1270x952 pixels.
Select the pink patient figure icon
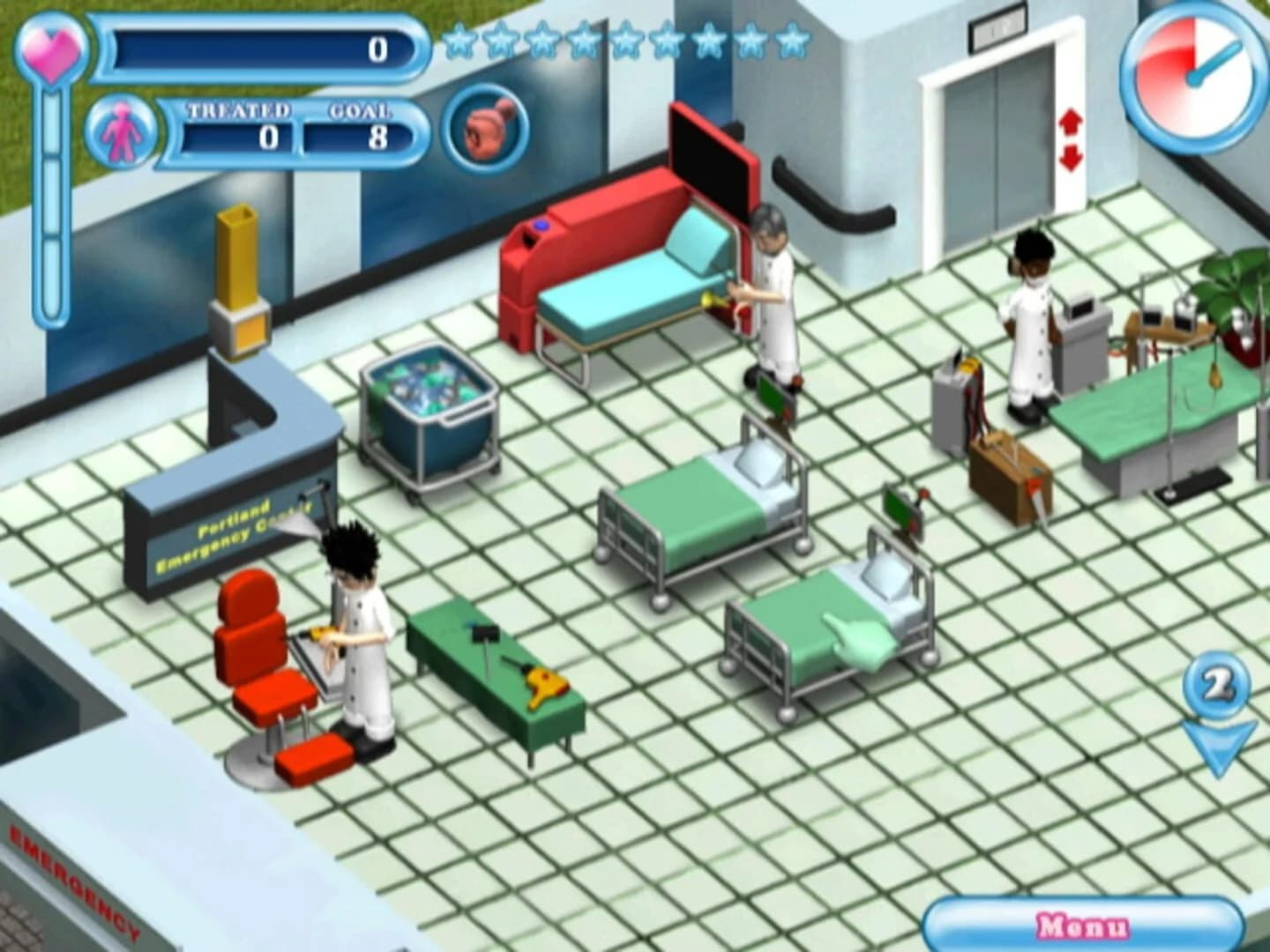tap(123, 132)
